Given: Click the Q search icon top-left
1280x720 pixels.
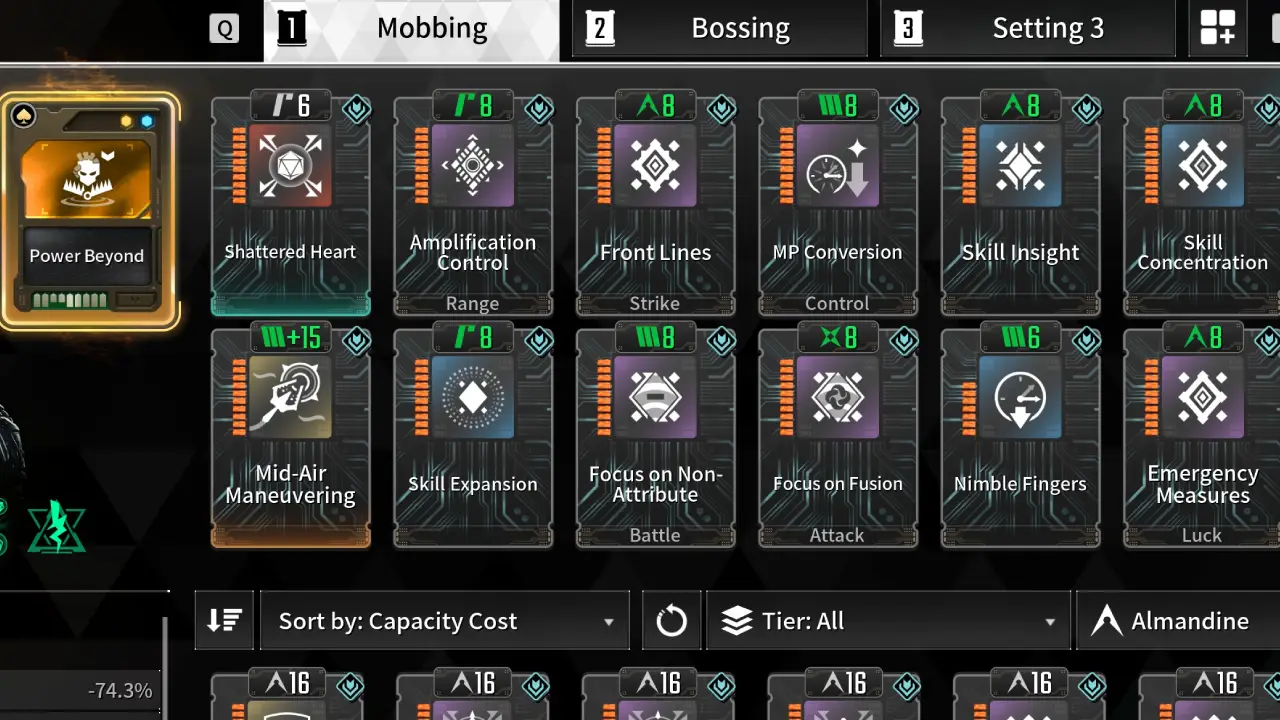Looking at the screenshot, I should coord(224,28).
